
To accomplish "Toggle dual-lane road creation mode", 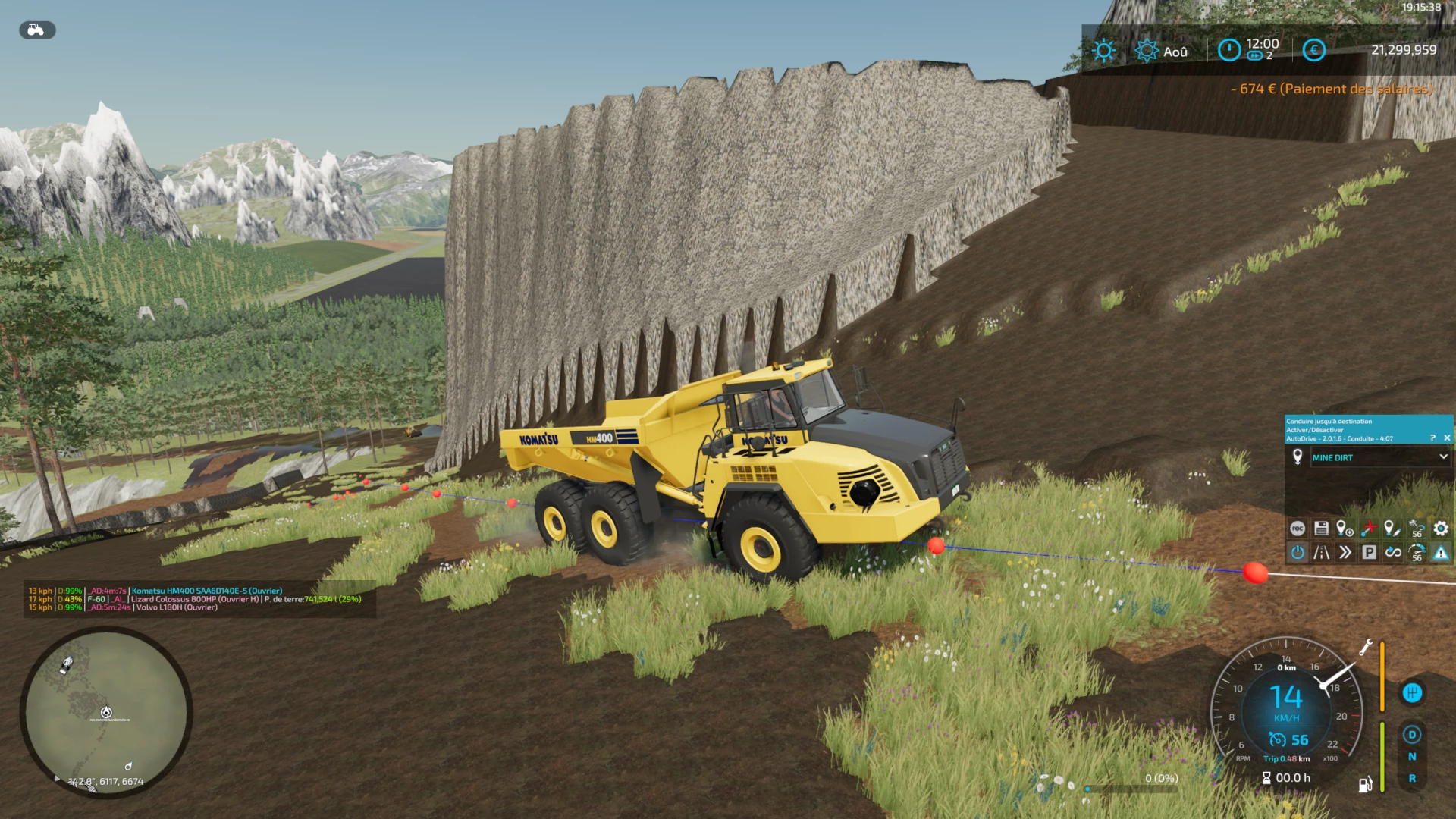I will coord(1322,554).
